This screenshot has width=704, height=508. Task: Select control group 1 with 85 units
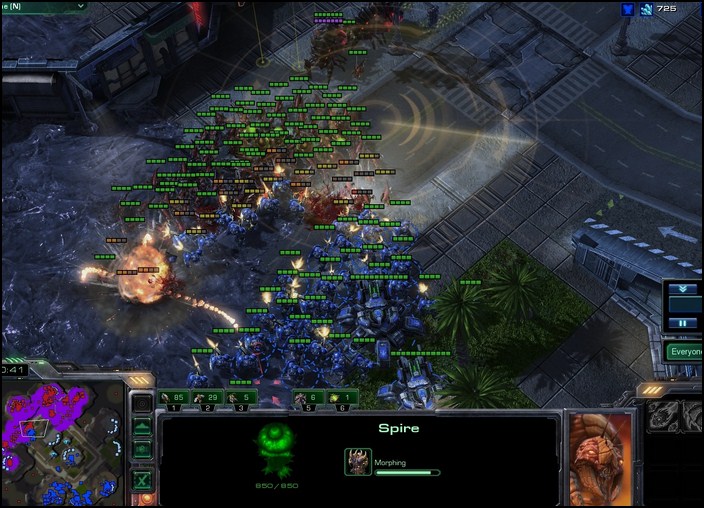pyautogui.click(x=173, y=399)
